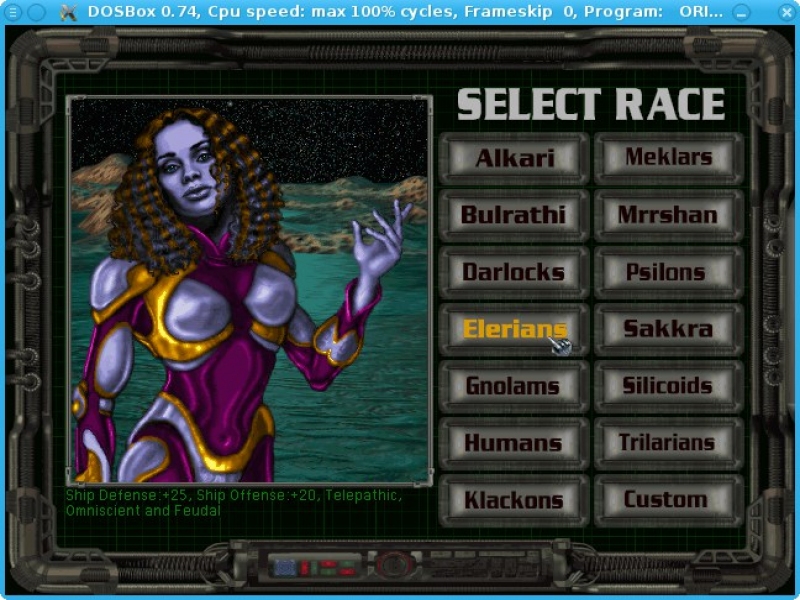Choose the Gnolams race
The image size is (800, 600).
pyautogui.click(x=514, y=386)
